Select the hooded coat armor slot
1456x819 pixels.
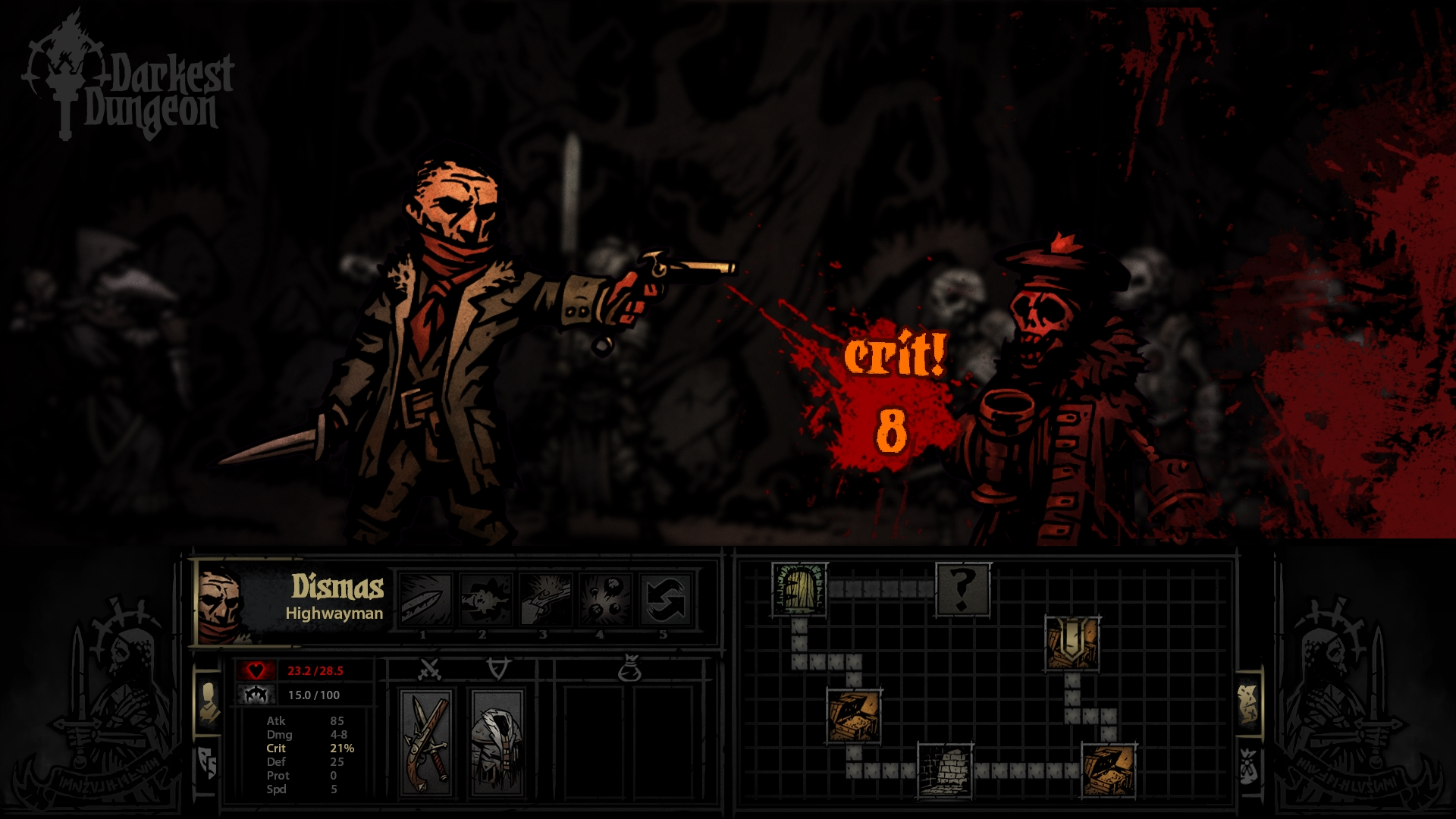[x=496, y=742]
